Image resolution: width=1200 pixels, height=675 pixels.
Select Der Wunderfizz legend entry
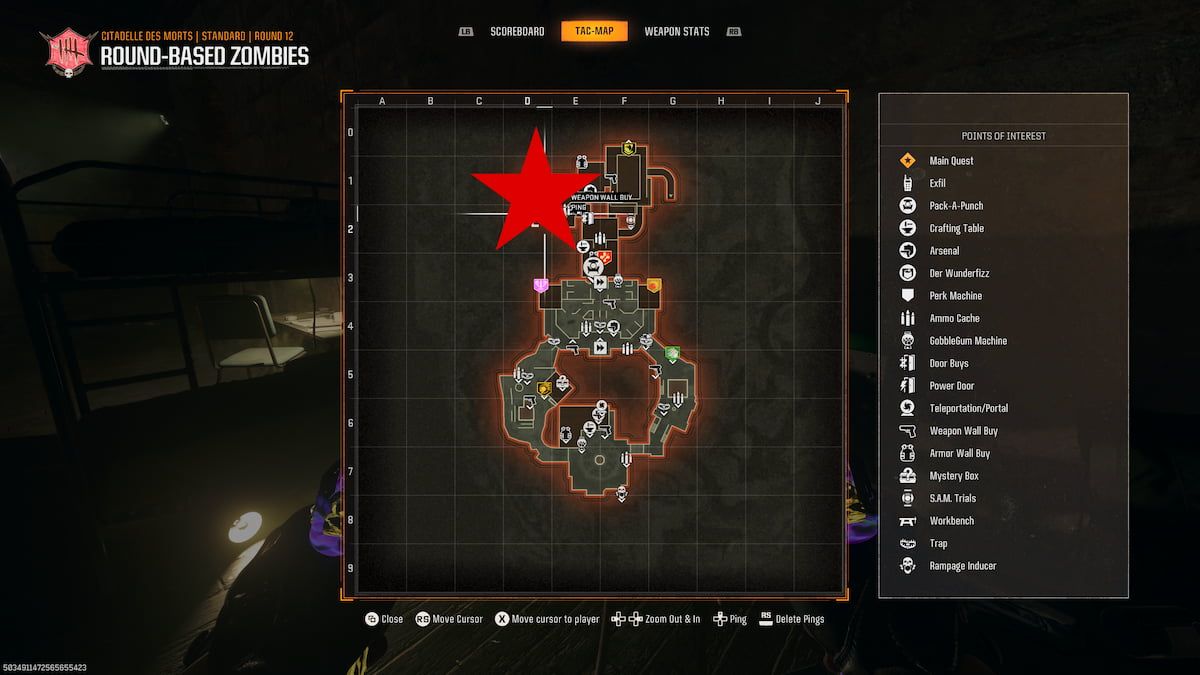coord(959,273)
